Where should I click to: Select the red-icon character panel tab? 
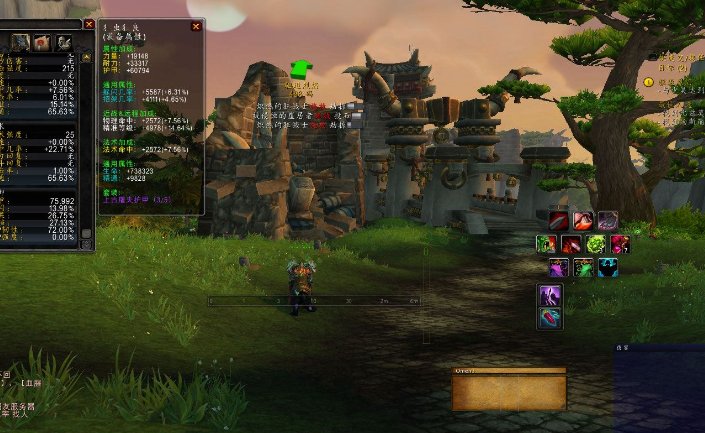coord(42,42)
